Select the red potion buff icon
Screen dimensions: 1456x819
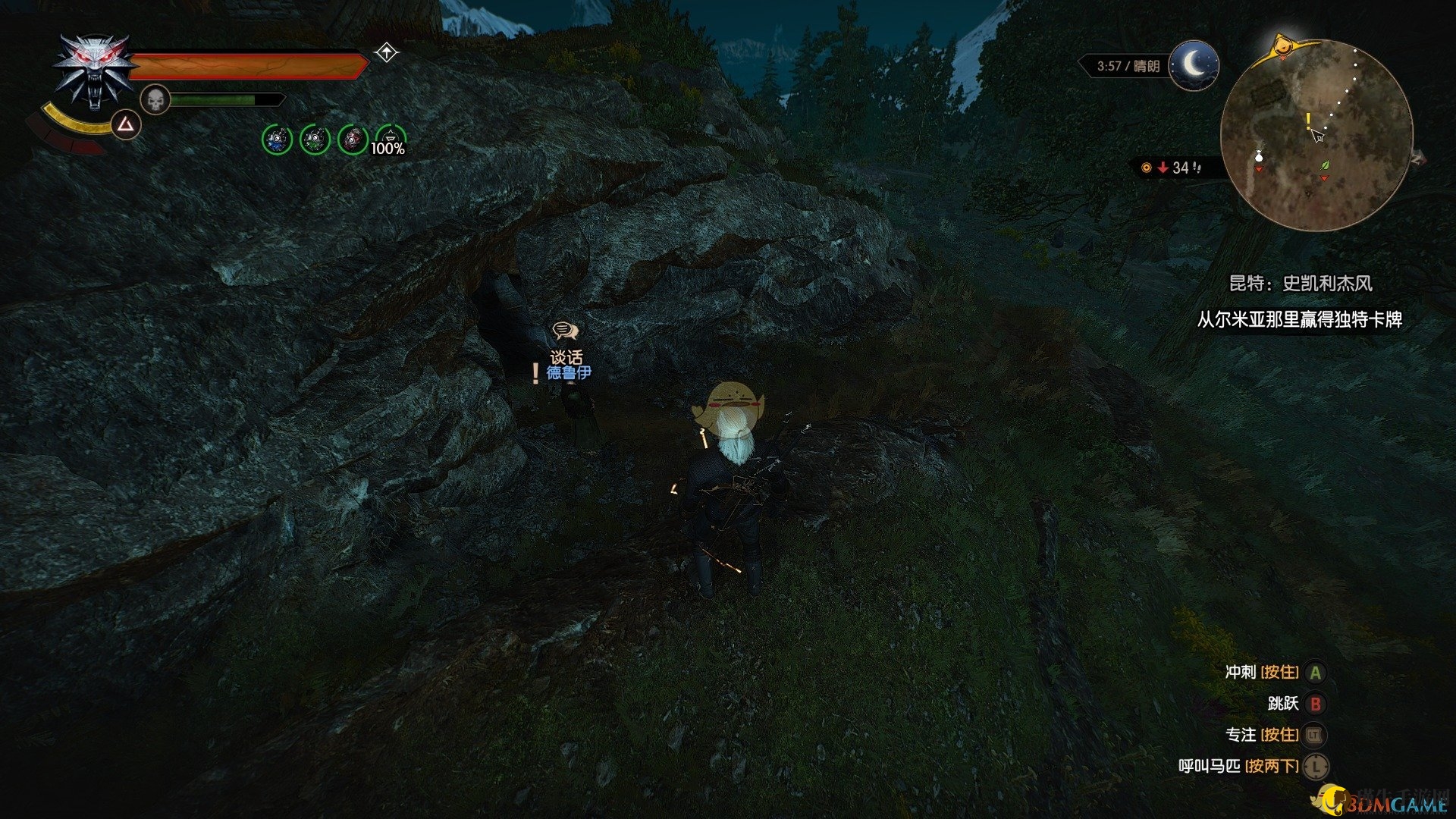(353, 140)
